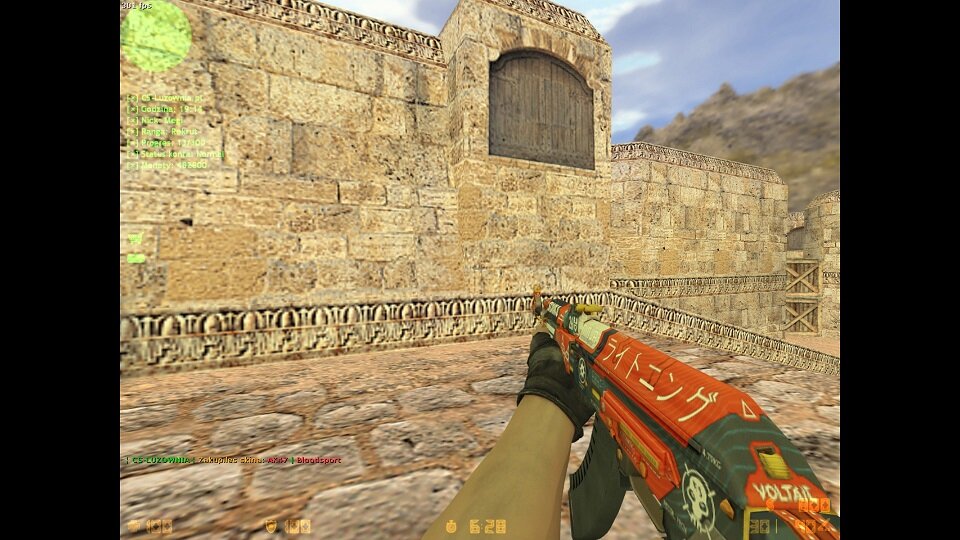The width and height of the screenshot is (960, 540).
Task: Select the green icon below the shopping cart
Action: click(136, 258)
